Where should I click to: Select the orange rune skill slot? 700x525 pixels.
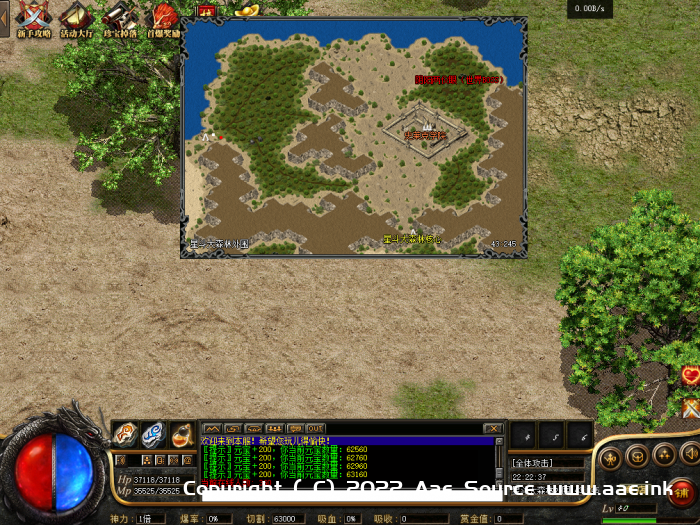click(x=125, y=434)
